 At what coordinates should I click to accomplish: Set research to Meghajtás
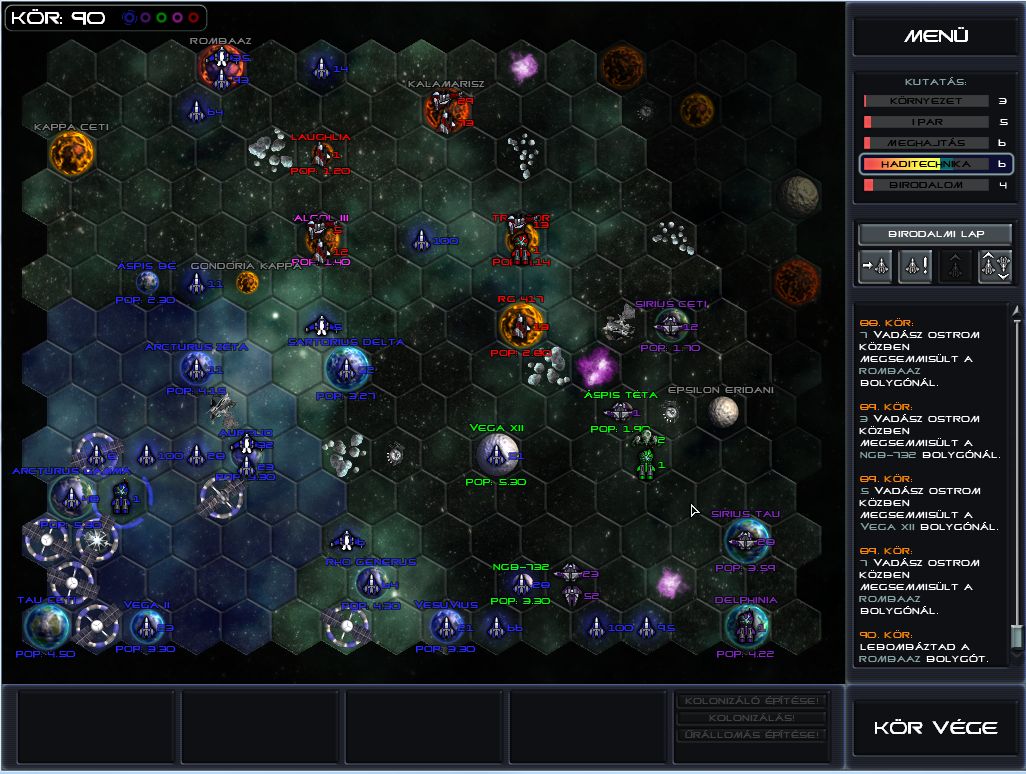click(926, 143)
